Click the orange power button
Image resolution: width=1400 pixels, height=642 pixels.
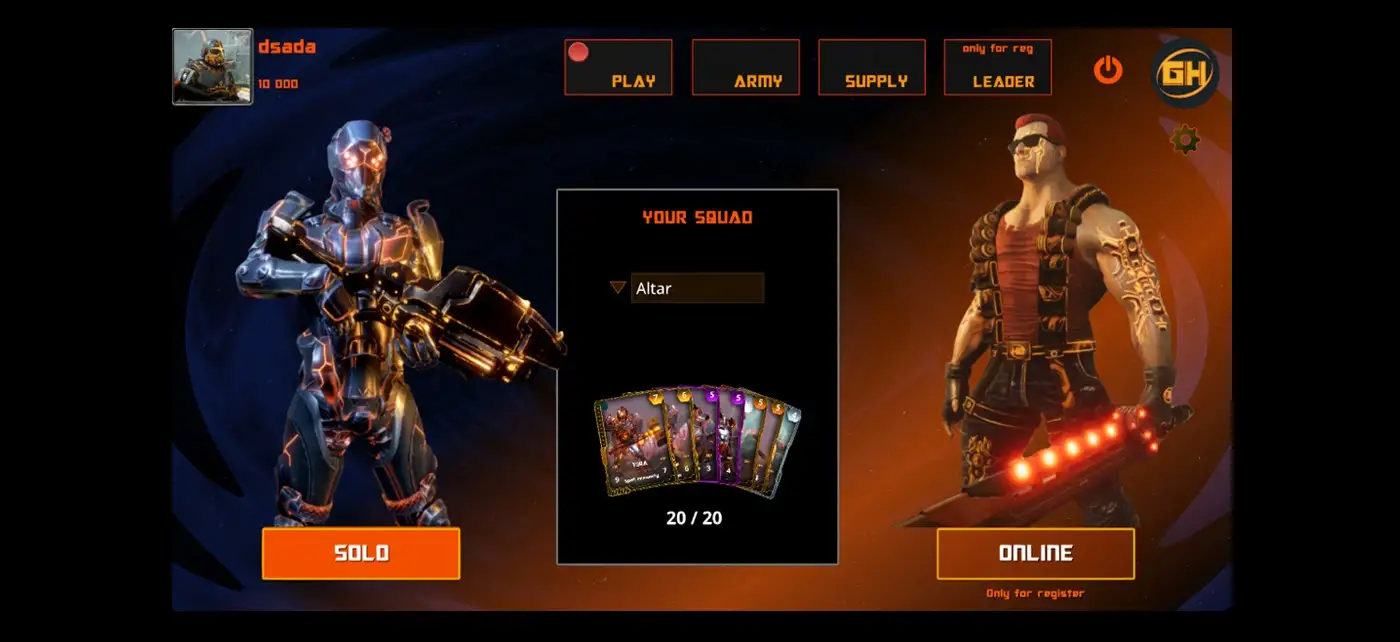[1108, 70]
